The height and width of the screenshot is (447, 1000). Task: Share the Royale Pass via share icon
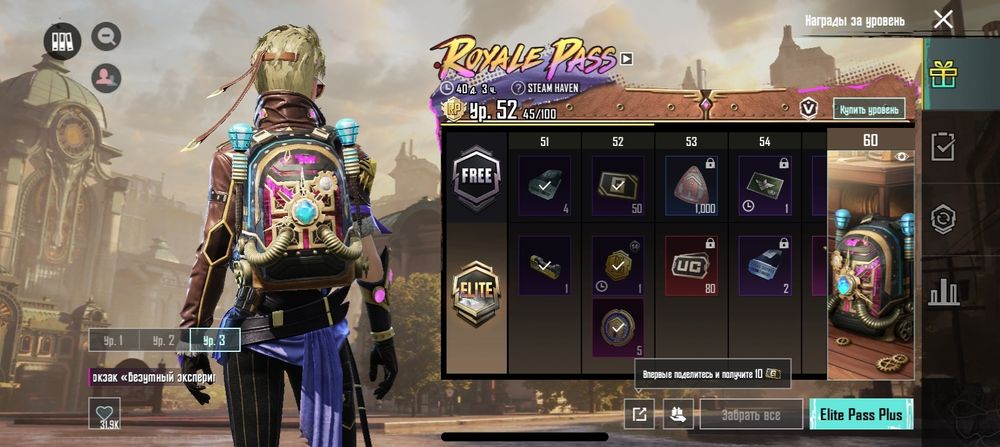pyautogui.click(x=637, y=413)
